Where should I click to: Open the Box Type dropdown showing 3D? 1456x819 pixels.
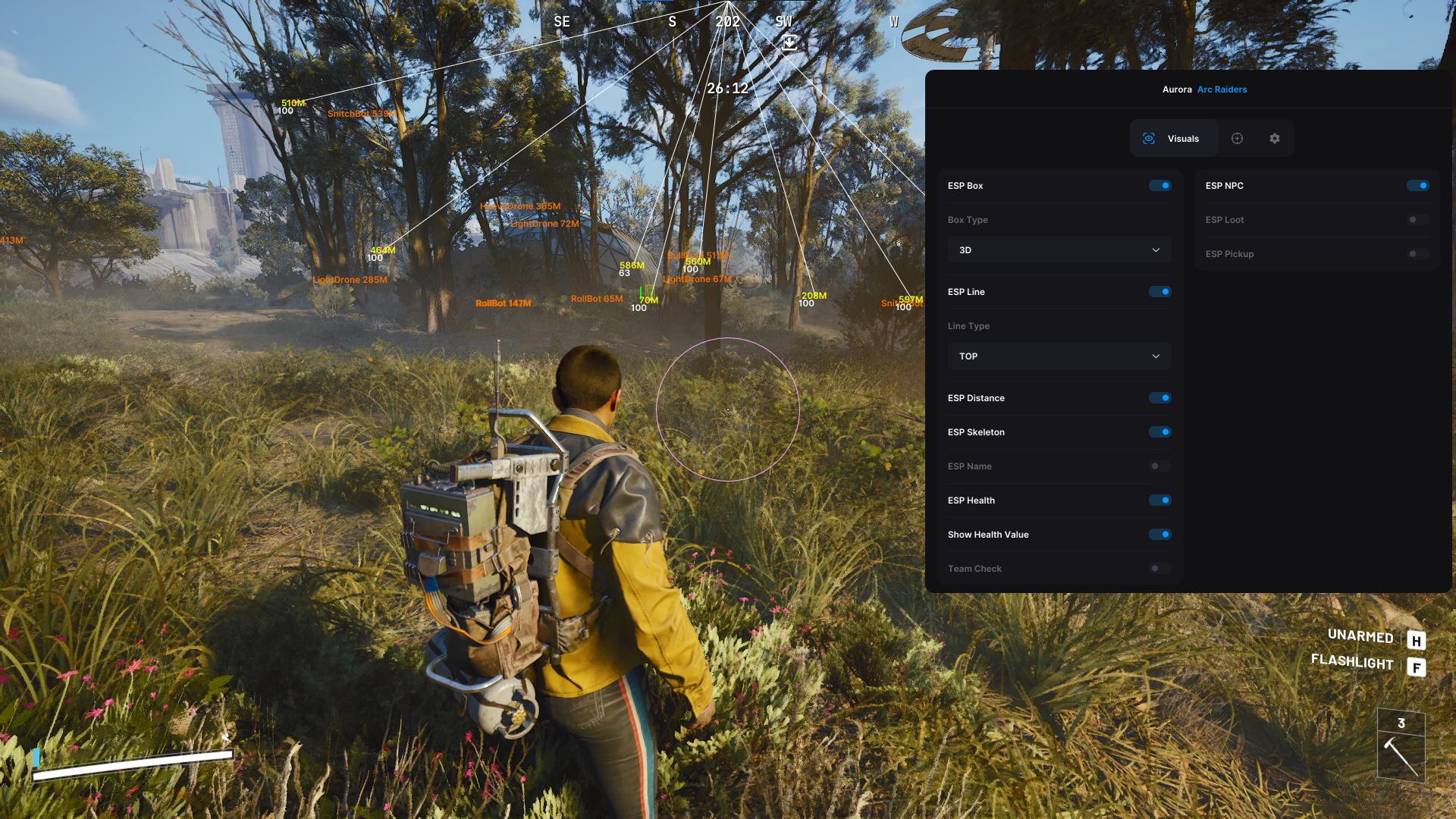[1059, 250]
